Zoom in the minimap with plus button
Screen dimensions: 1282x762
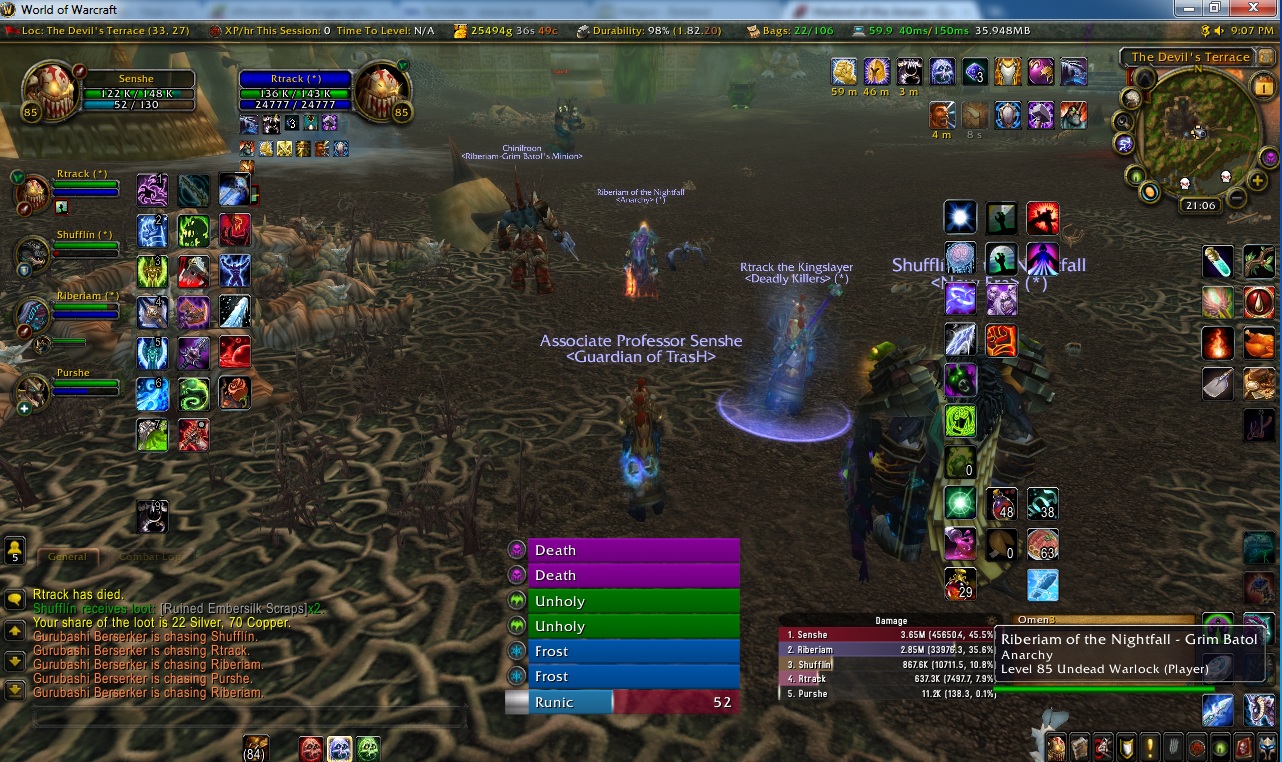click(x=1258, y=181)
